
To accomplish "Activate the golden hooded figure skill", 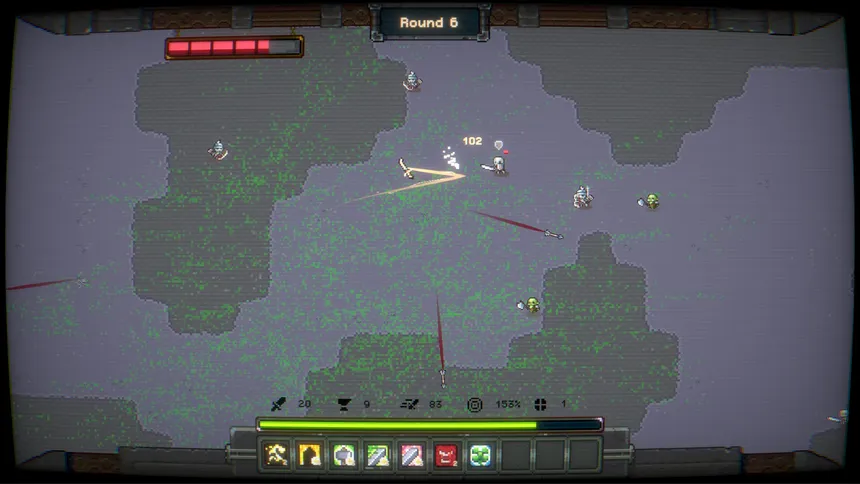I will 310,456.
